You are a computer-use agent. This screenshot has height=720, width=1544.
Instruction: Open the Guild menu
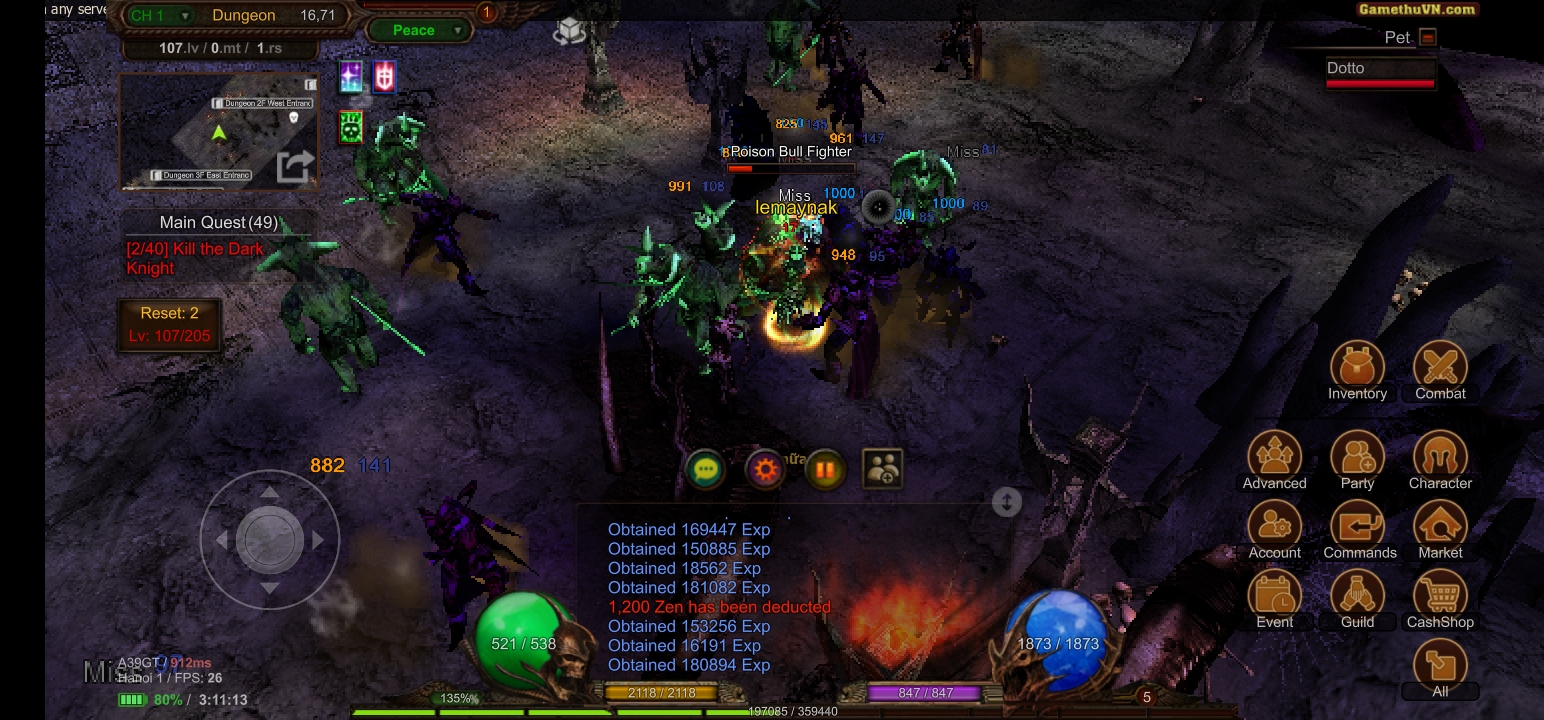(1357, 596)
